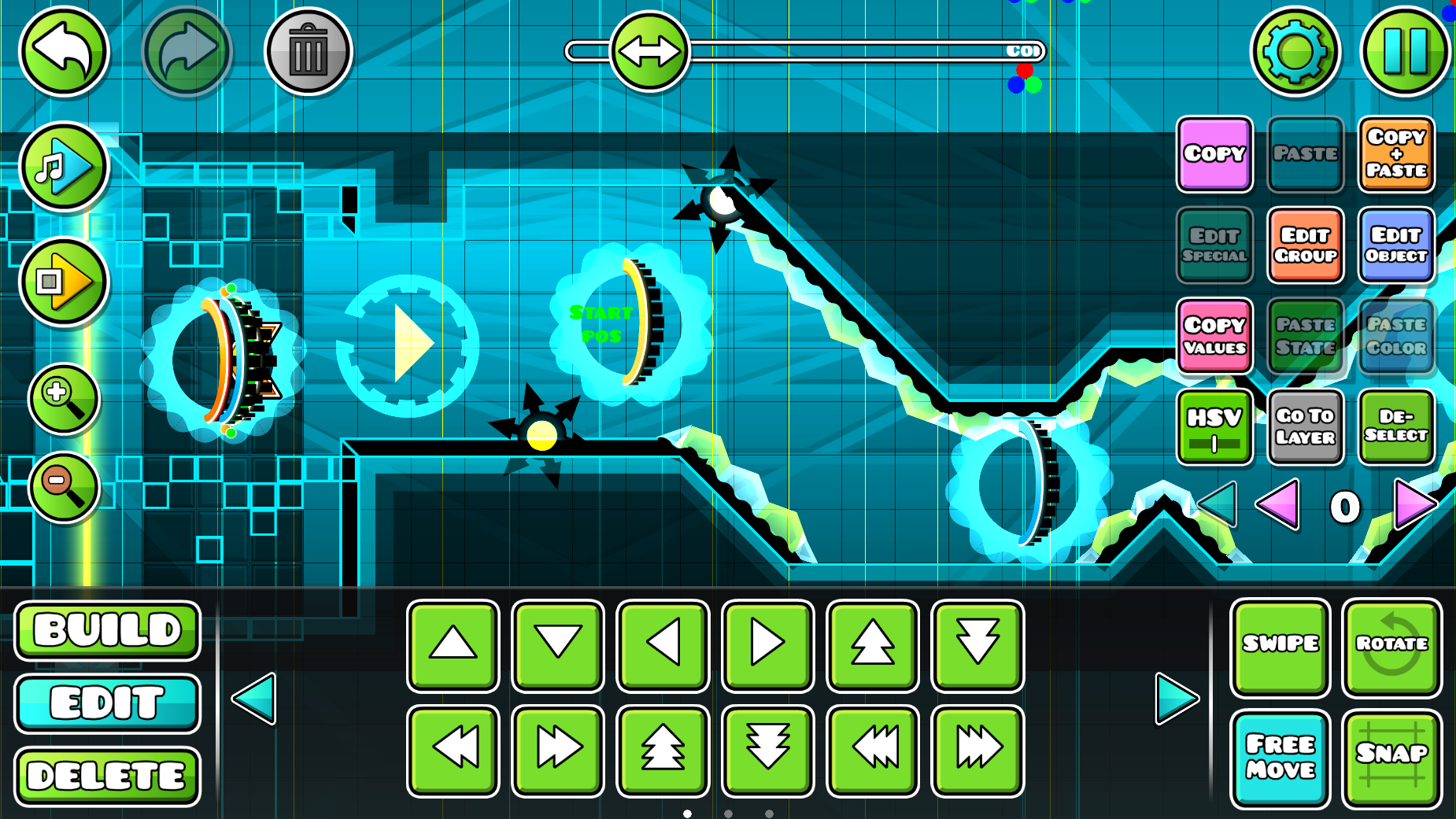
Task: Choose Copy + Paste
Action: 1396,154
